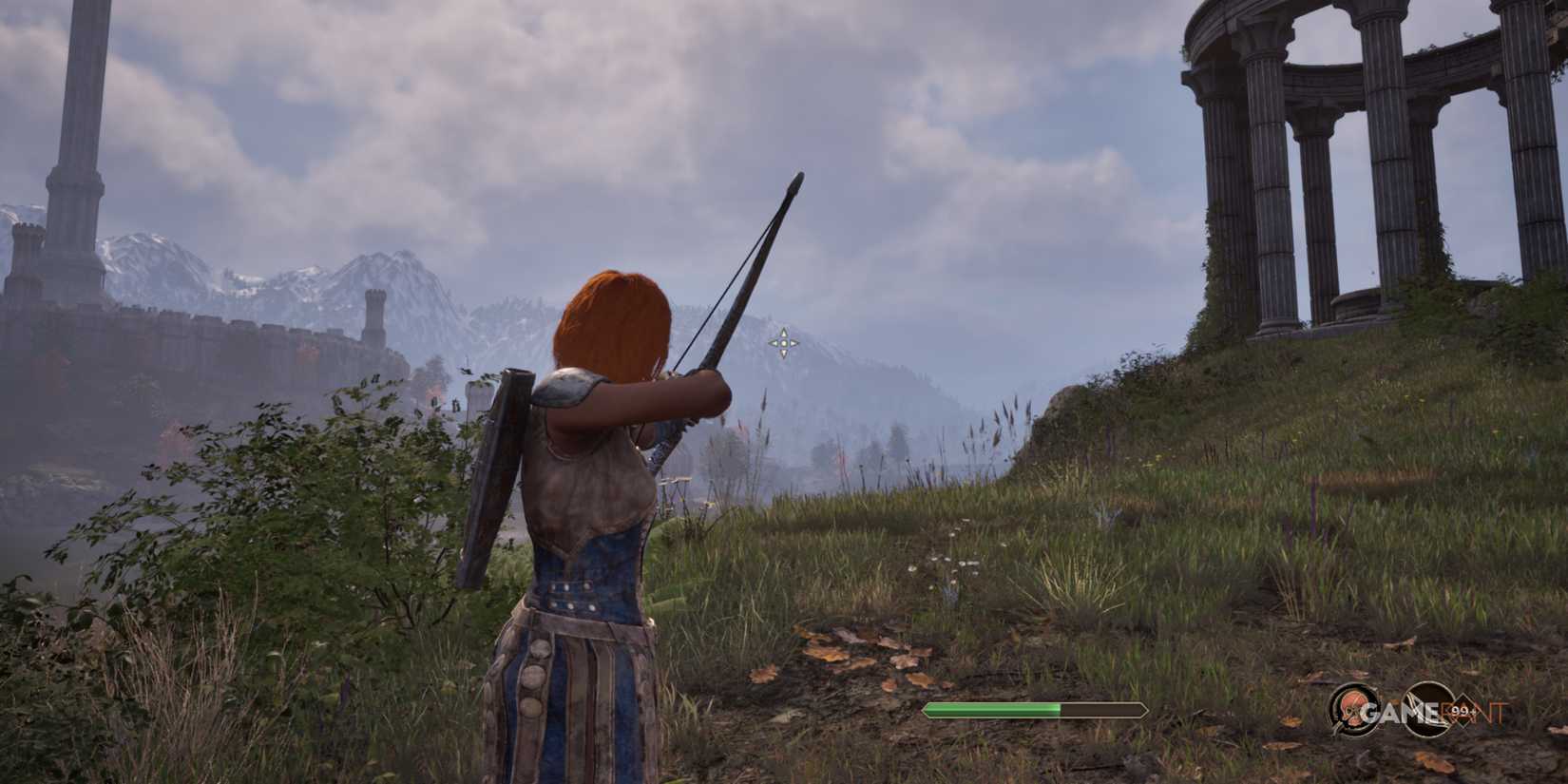Click the green stamina bar at the bottom
The width and height of the screenshot is (1568, 784).
[993, 708]
